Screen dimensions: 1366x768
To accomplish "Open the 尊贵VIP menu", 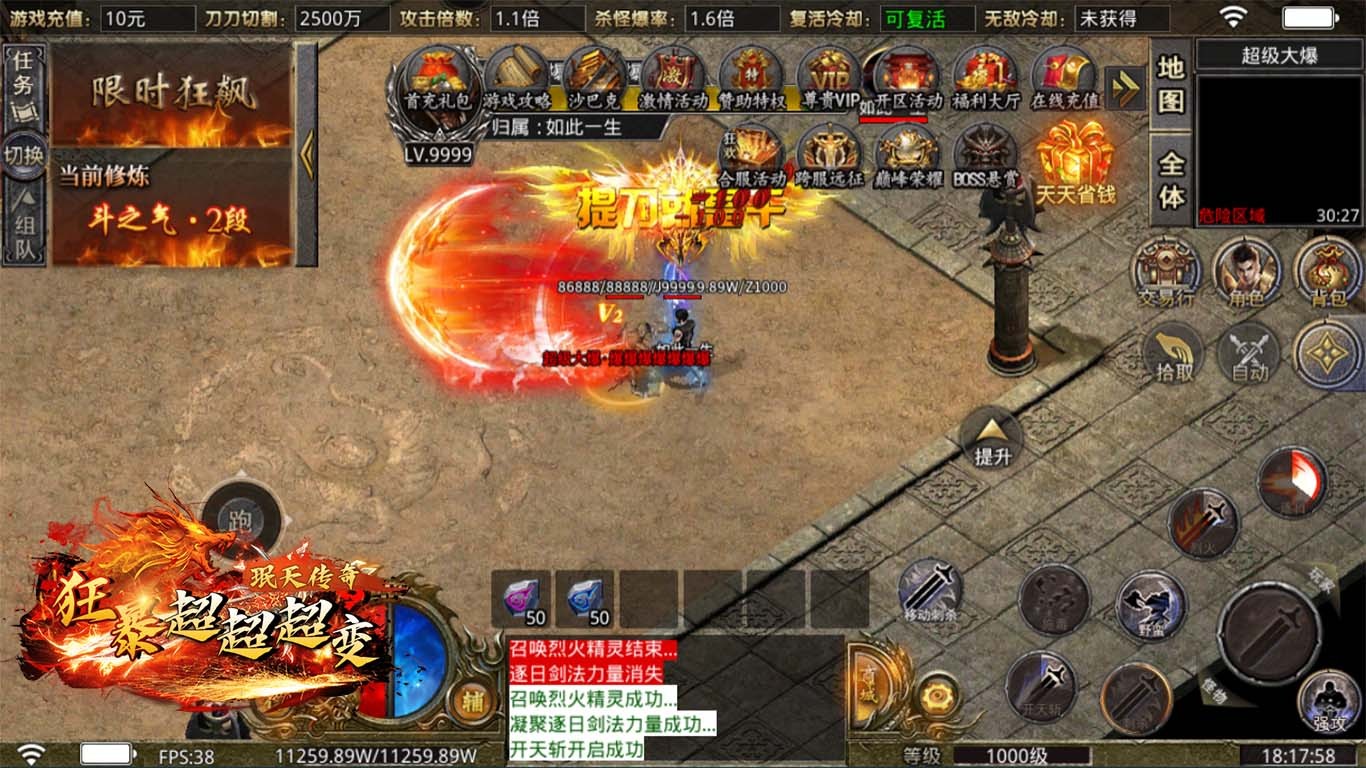I will tap(831, 79).
